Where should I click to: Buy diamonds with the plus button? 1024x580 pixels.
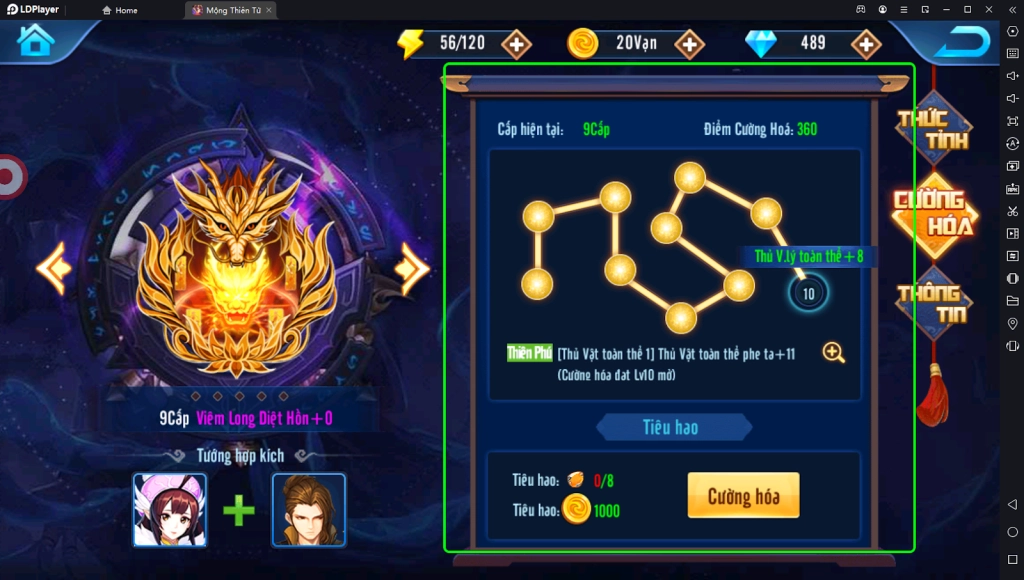pyautogui.click(x=865, y=44)
